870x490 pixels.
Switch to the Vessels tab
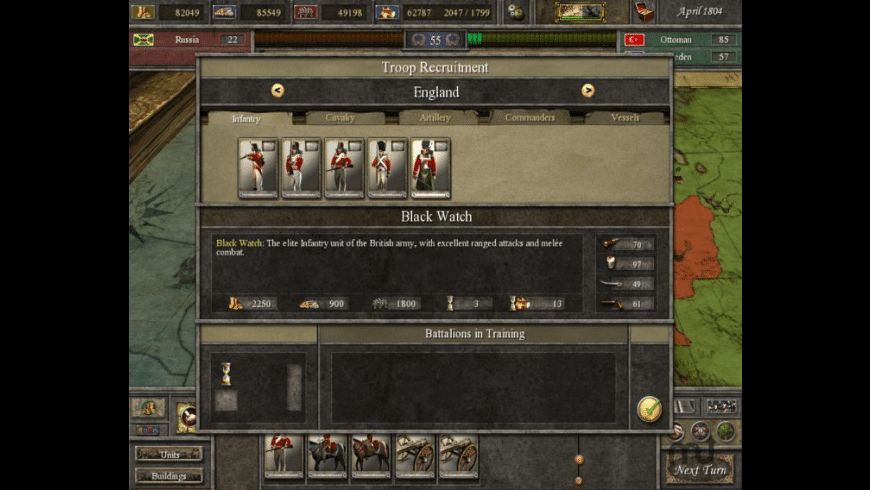click(625, 117)
